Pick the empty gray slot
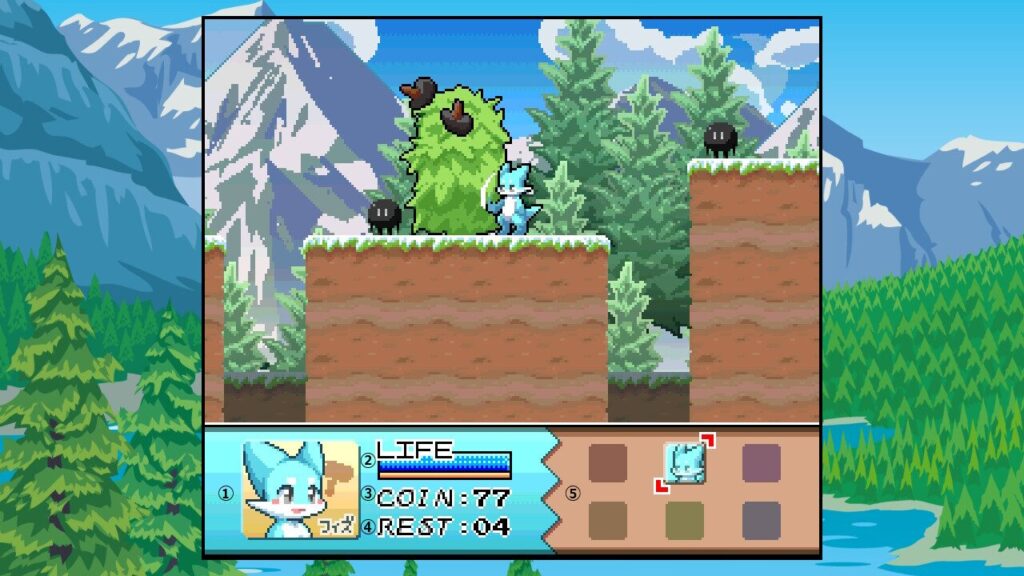 (x=761, y=520)
